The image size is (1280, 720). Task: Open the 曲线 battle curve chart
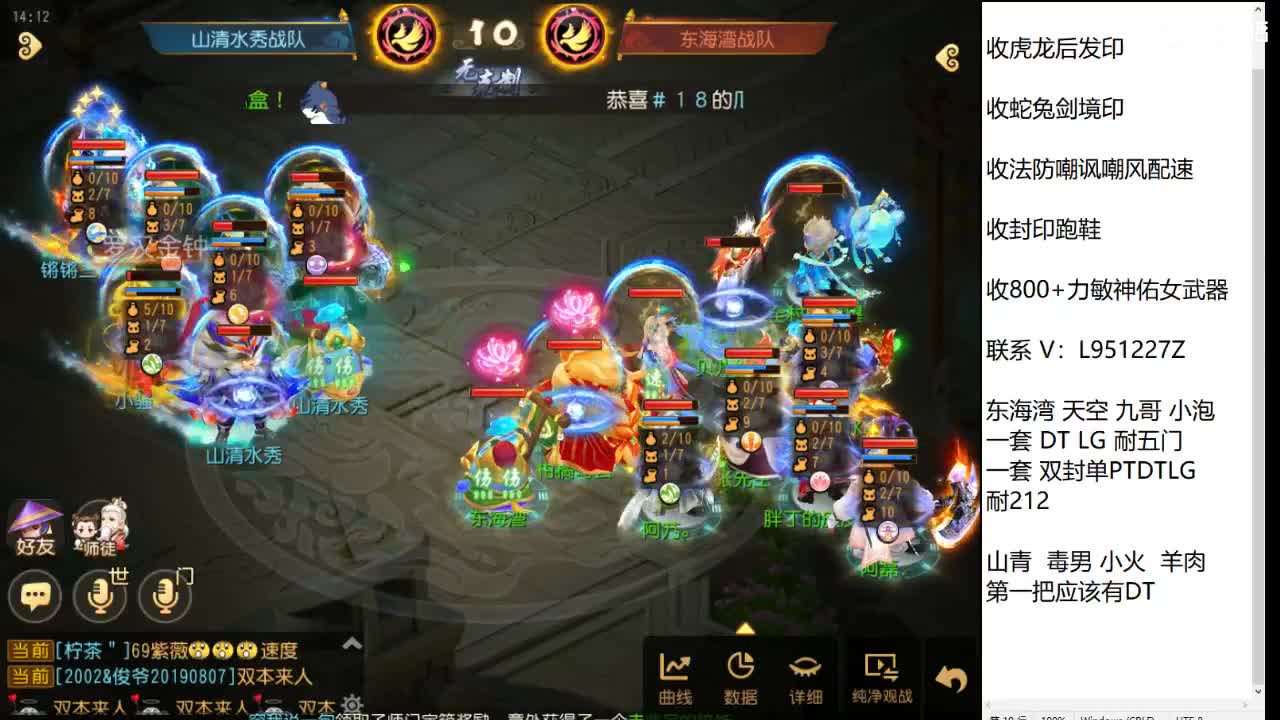676,675
